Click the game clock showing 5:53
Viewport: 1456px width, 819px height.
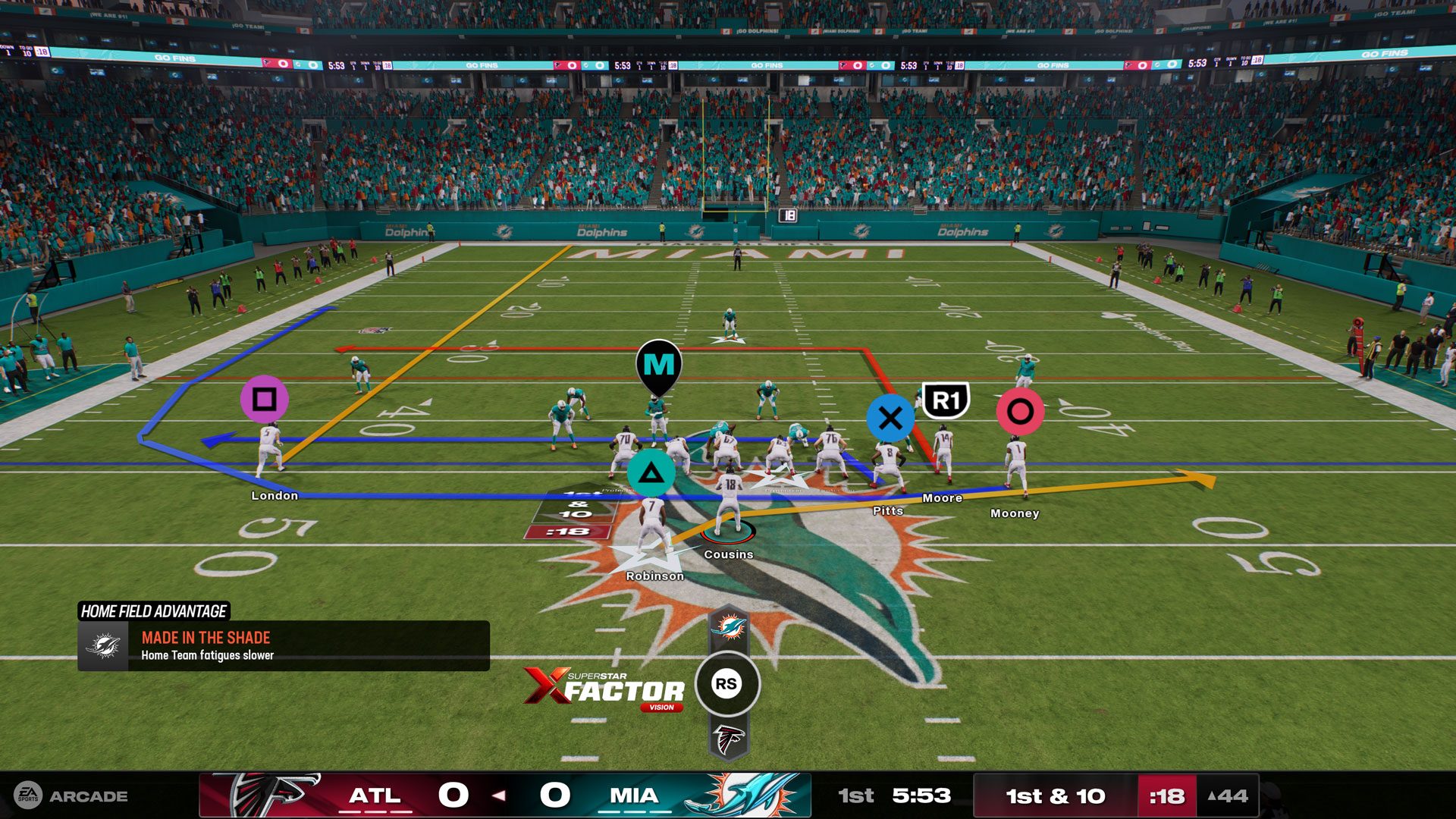point(920,796)
